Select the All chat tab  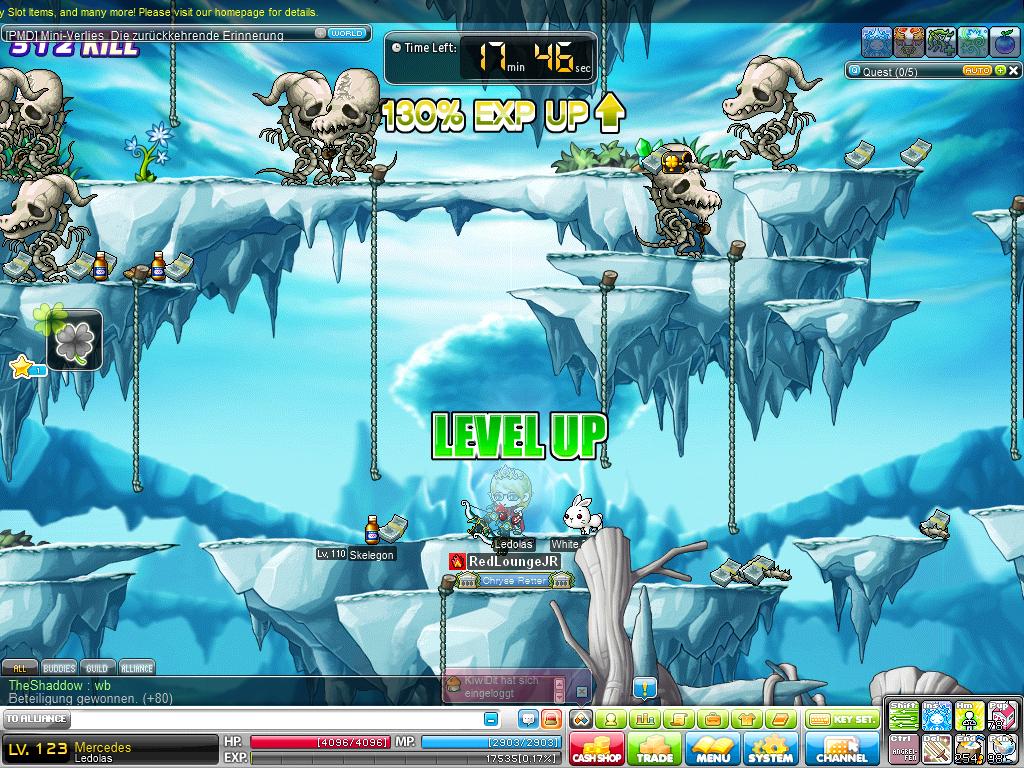click(20, 668)
